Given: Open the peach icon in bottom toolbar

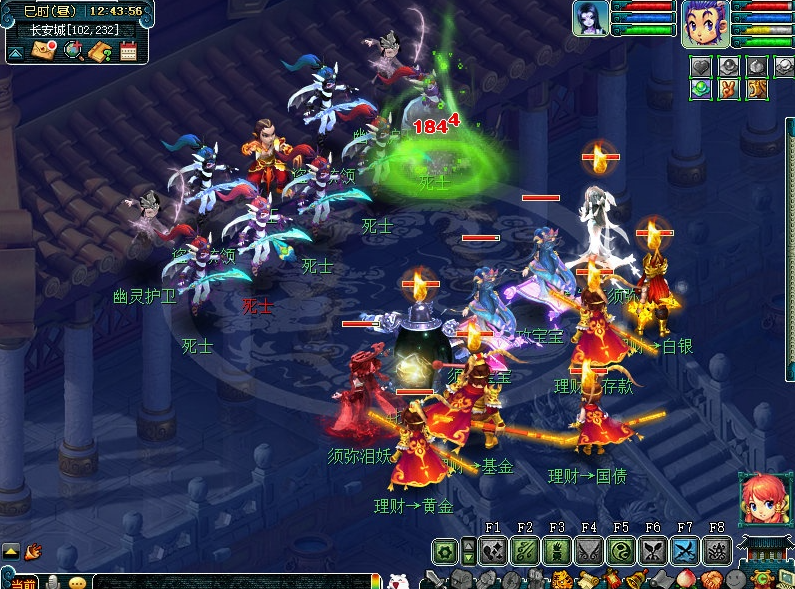Looking at the screenshot, I should (x=686, y=580).
